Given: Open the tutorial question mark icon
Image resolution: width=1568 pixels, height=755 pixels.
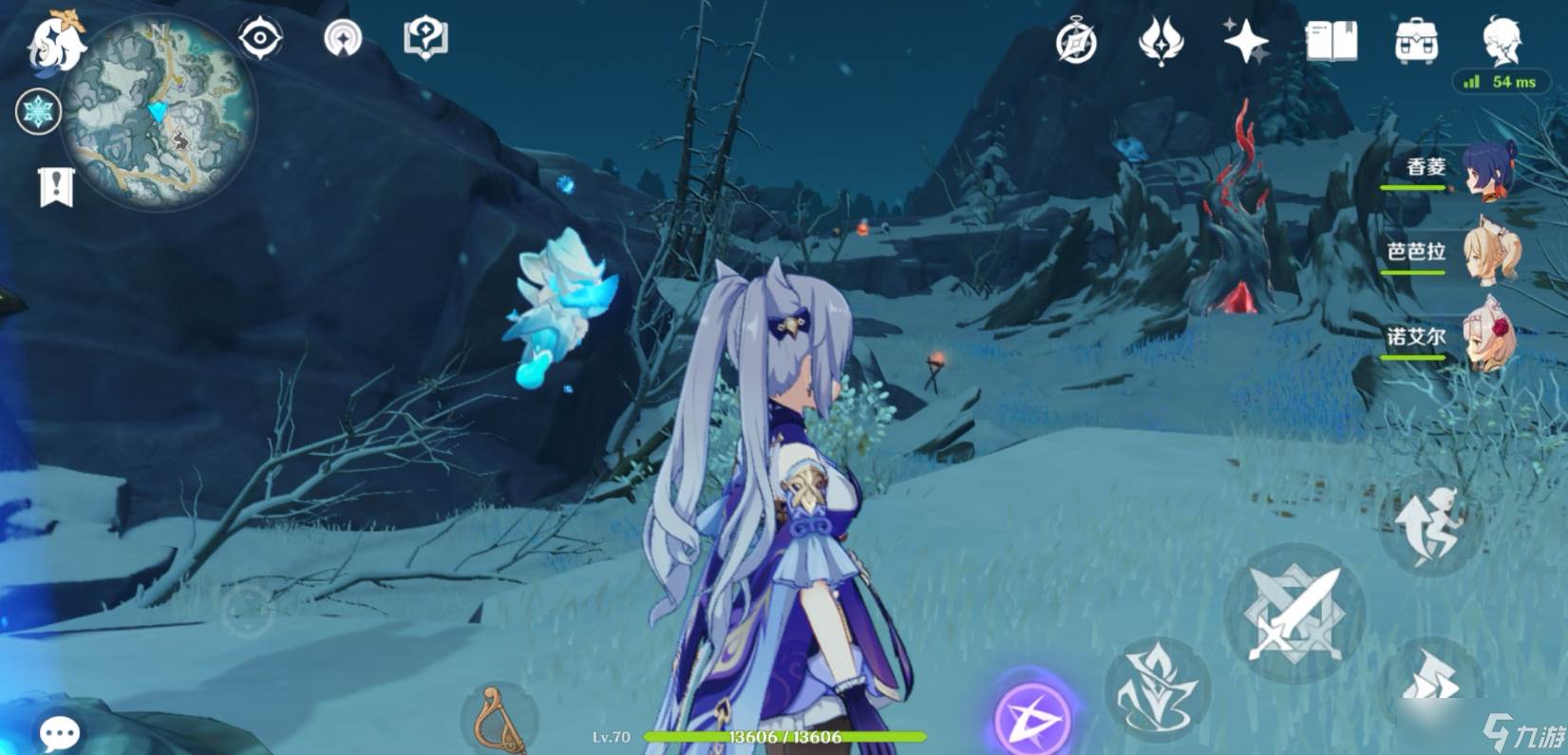Looking at the screenshot, I should tap(425, 40).
